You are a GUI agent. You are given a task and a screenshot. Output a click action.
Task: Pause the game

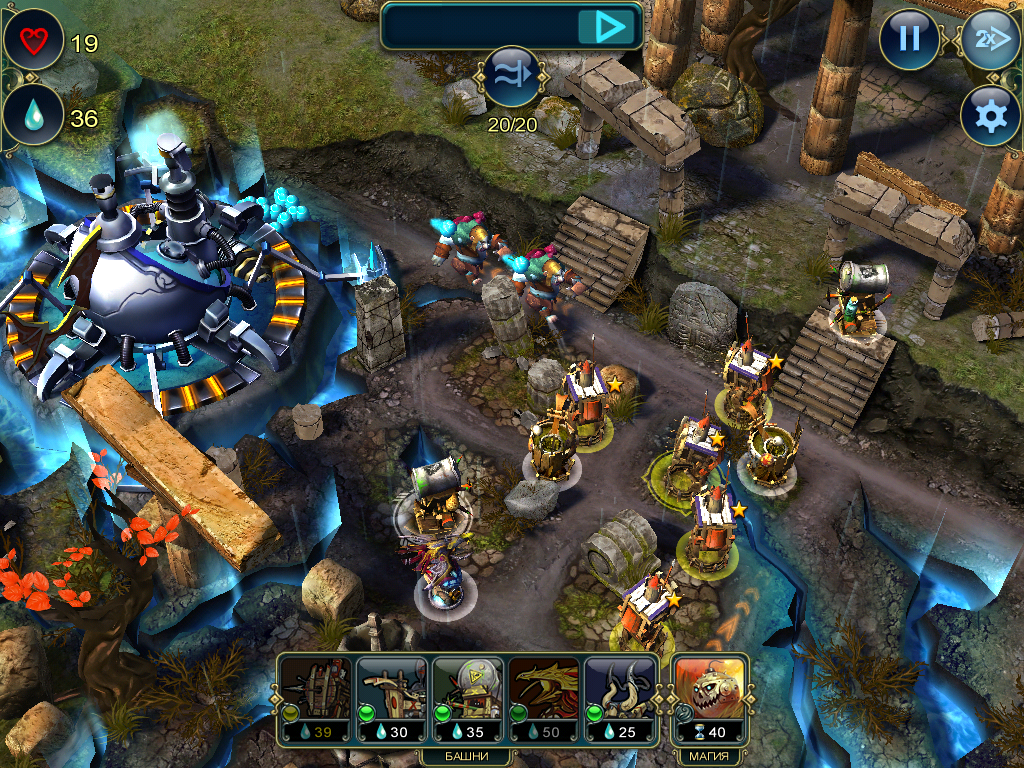(909, 39)
